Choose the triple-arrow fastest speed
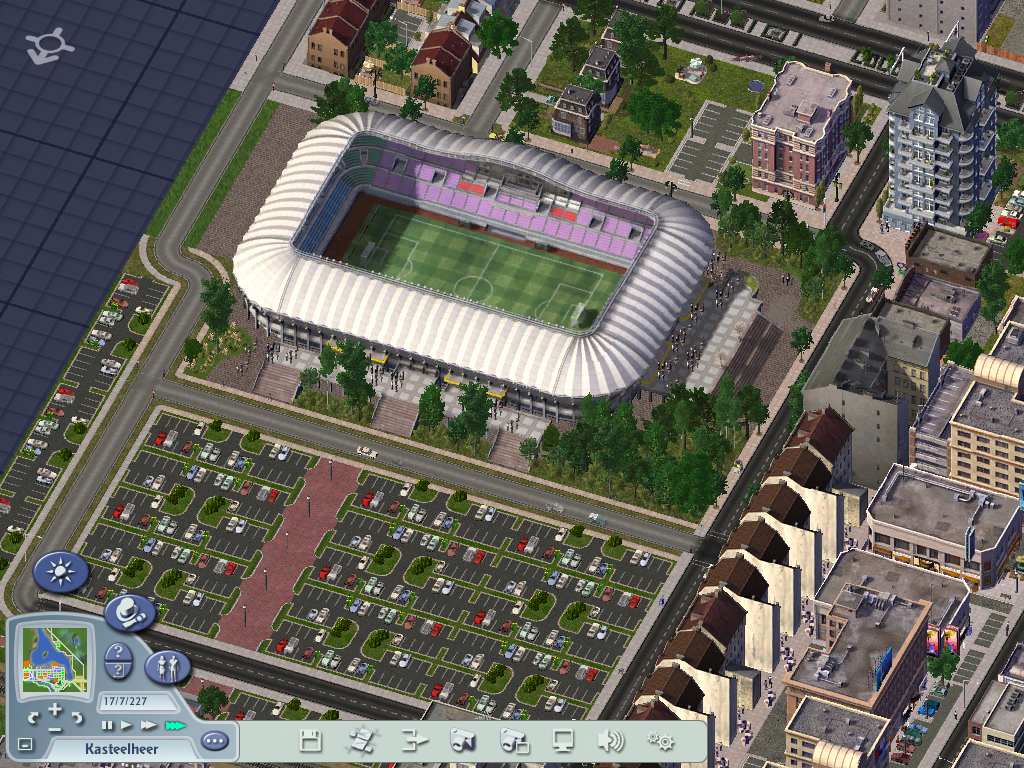This screenshot has width=1024, height=768. 175,724
